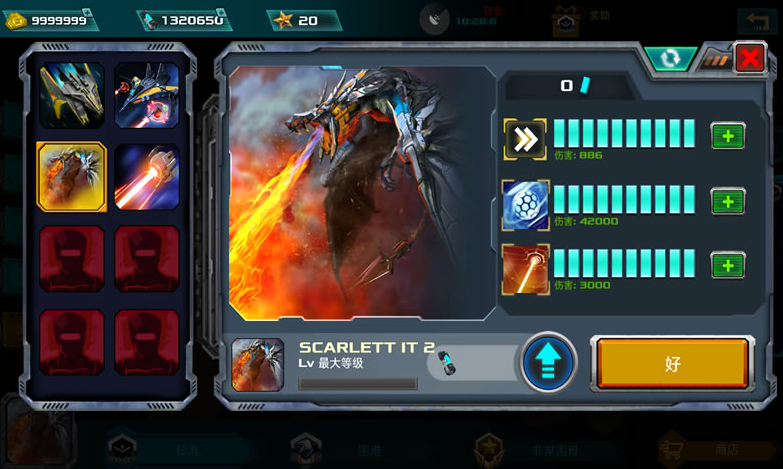Upgrade the blue orb skill with plus
Image resolution: width=783 pixels, height=469 pixels.
click(727, 202)
